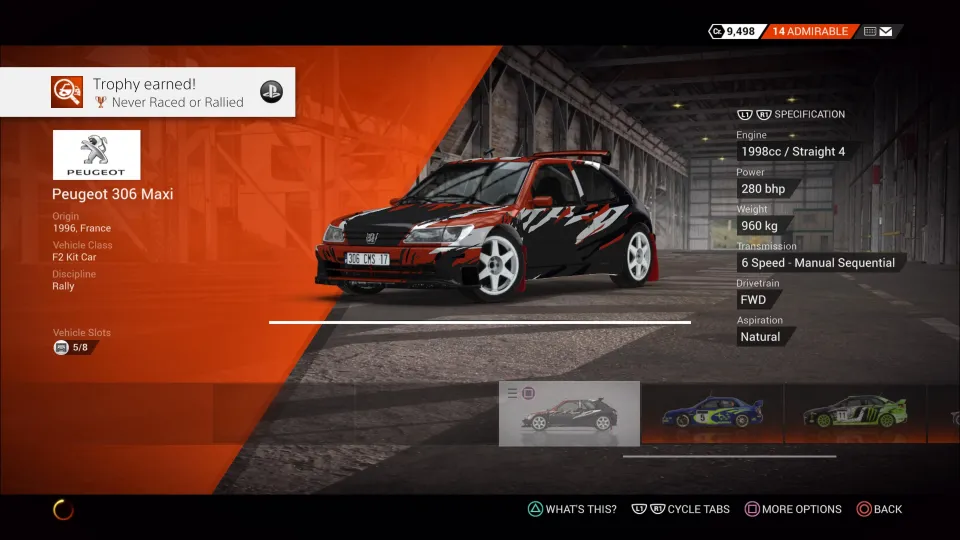
Task: Select the Peugeot 306 Maxi car thumbnail
Action: click(x=569, y=413)
